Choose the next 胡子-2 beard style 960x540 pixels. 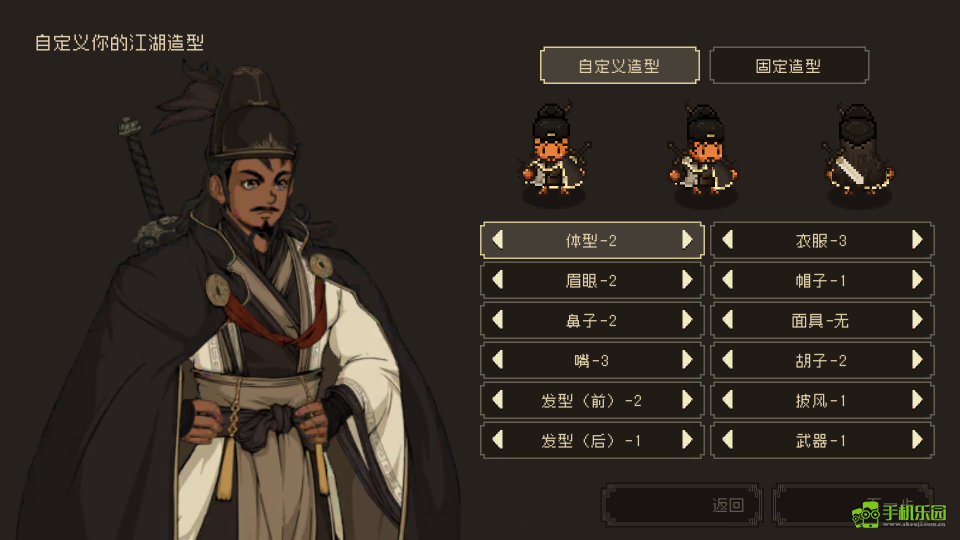point(917,360)
